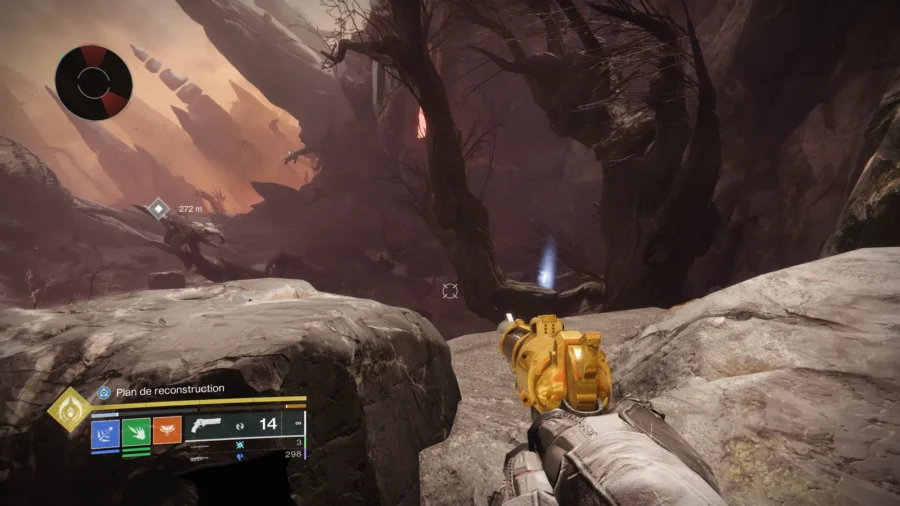900x506 pixels.
Task: Trigger the green melee ability icon
Action: tap(136, 431)
